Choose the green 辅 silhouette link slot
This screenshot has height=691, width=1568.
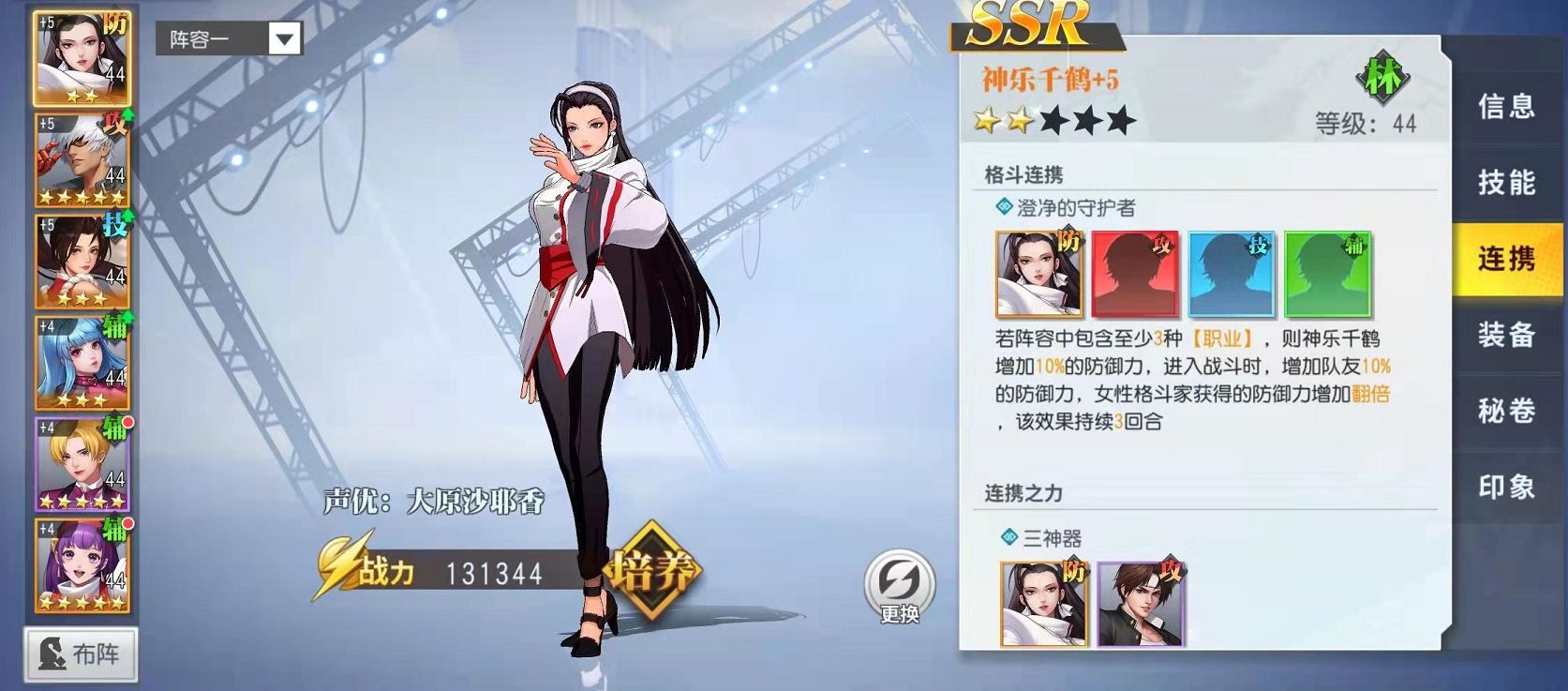pos(1327,274)
